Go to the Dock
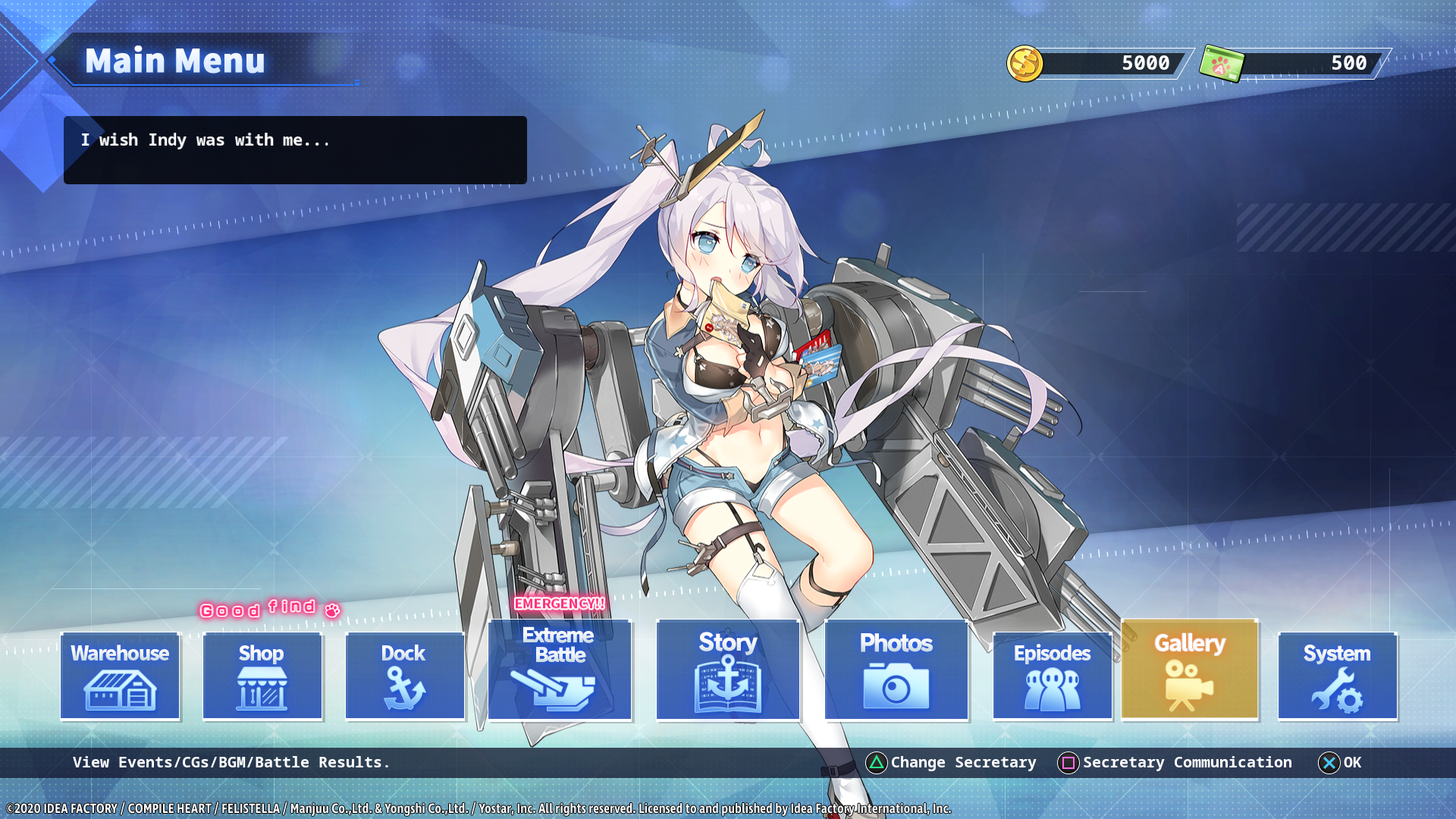Viewport: 1456px width, 819px height. [x=405, y=676]
